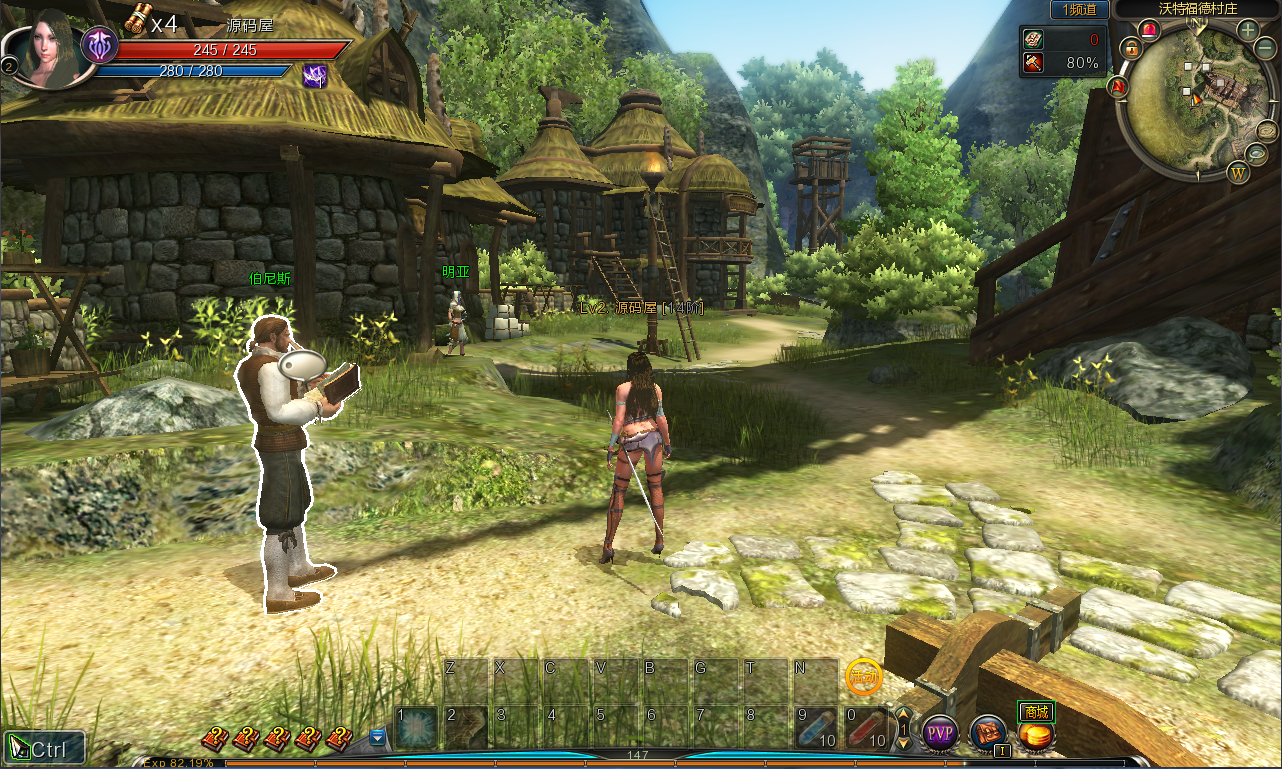Open the PVP menu button
Image resolution: width=1282 pixels, height=769 pixels.
[939, 733]
